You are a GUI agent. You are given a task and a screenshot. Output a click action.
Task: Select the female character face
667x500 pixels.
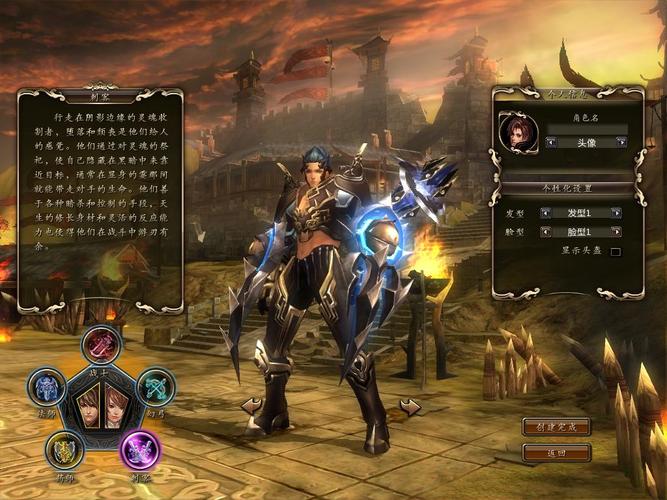click(x=114, y=406)
